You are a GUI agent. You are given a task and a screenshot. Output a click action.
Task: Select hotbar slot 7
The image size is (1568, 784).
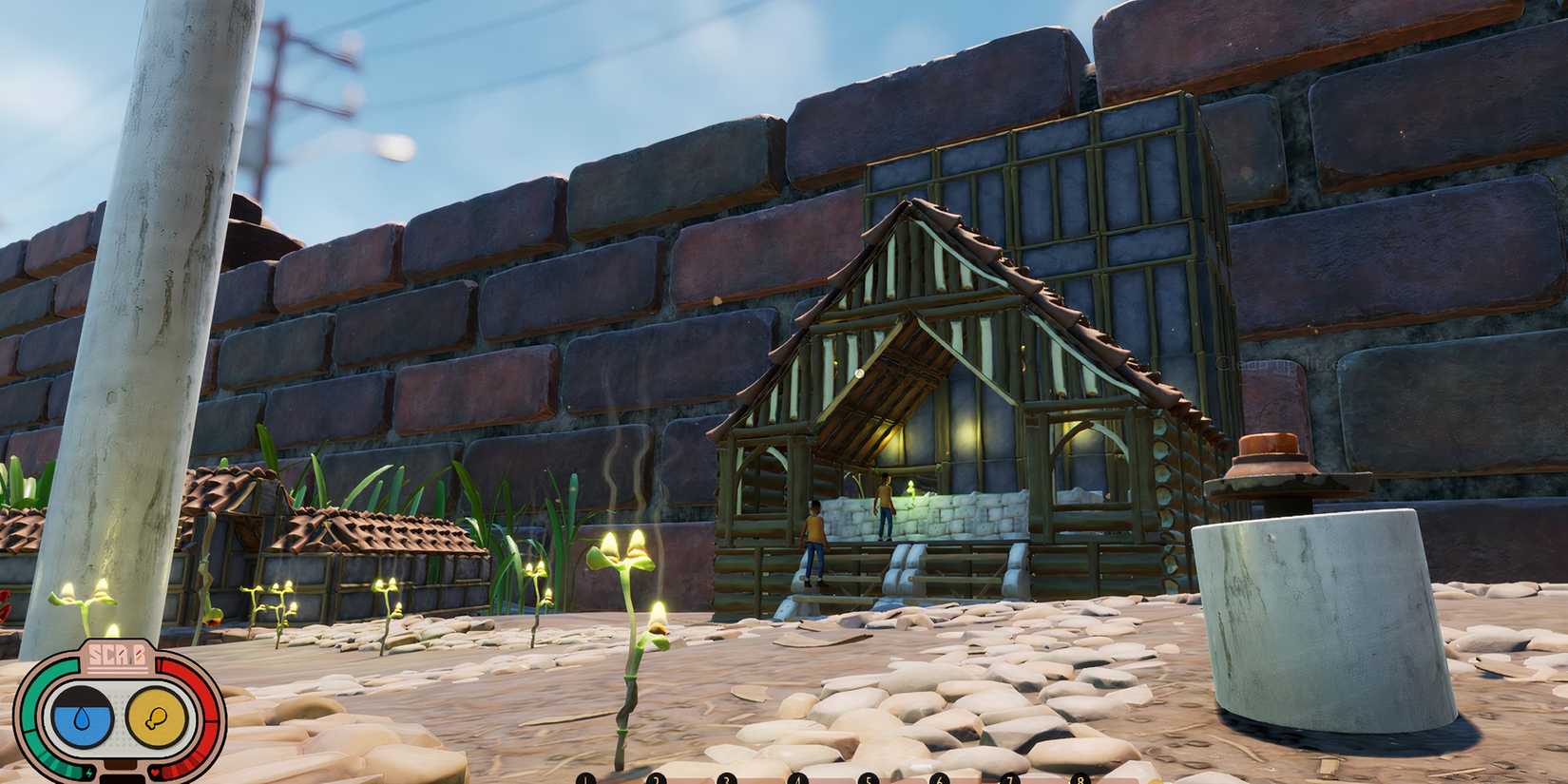tap(1008, 779)
